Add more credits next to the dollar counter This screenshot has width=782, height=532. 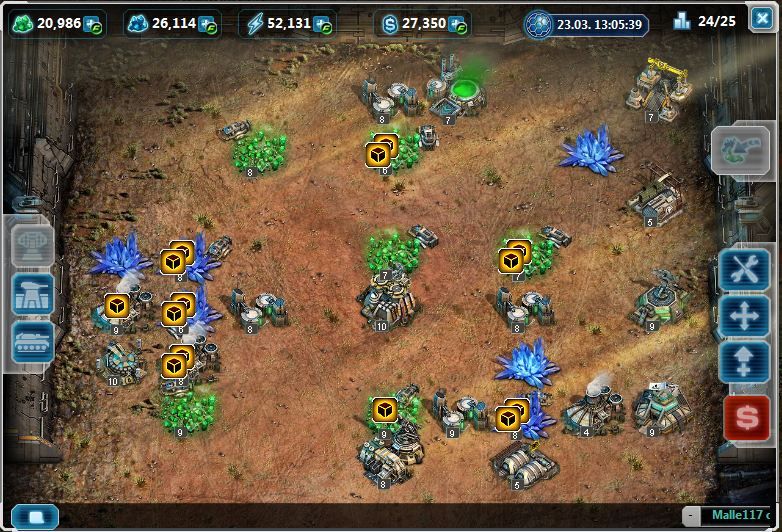click(458, 24)
